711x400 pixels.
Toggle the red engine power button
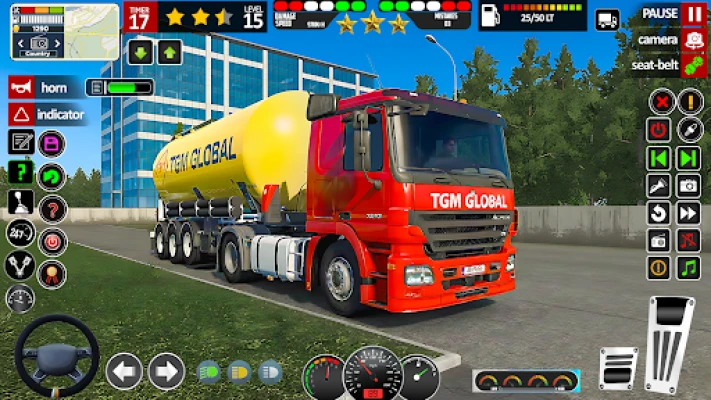click(659, 130)
